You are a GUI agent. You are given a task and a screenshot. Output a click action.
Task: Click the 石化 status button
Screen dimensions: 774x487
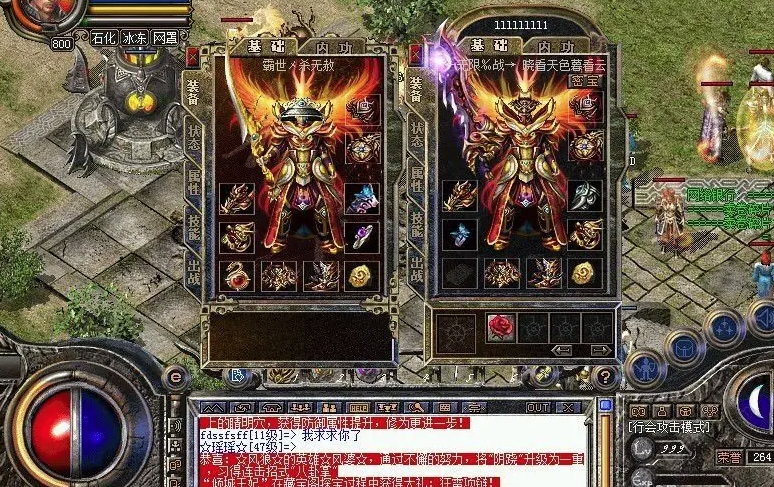pyautogui.click(x=102, y=37)
